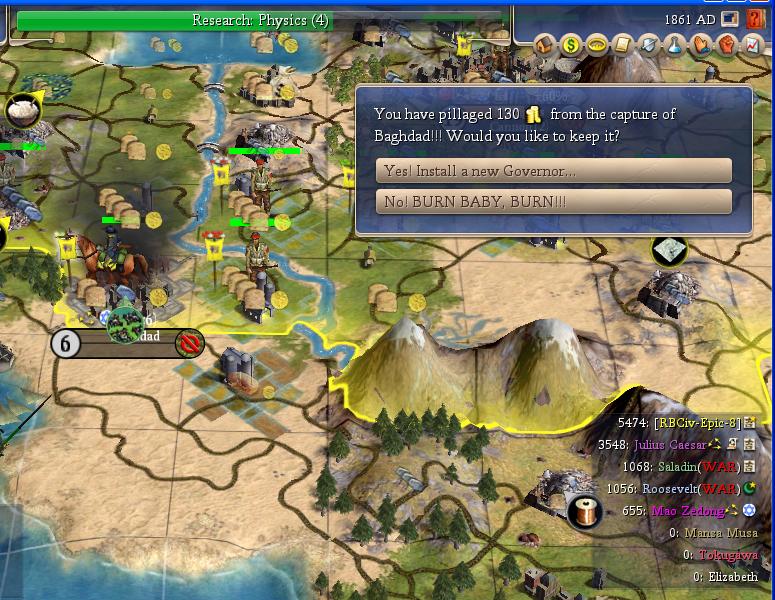This screenshot has width=775, height=600.
Task: Contact Mao Zedong from the score list
Action: click(687, 511)
